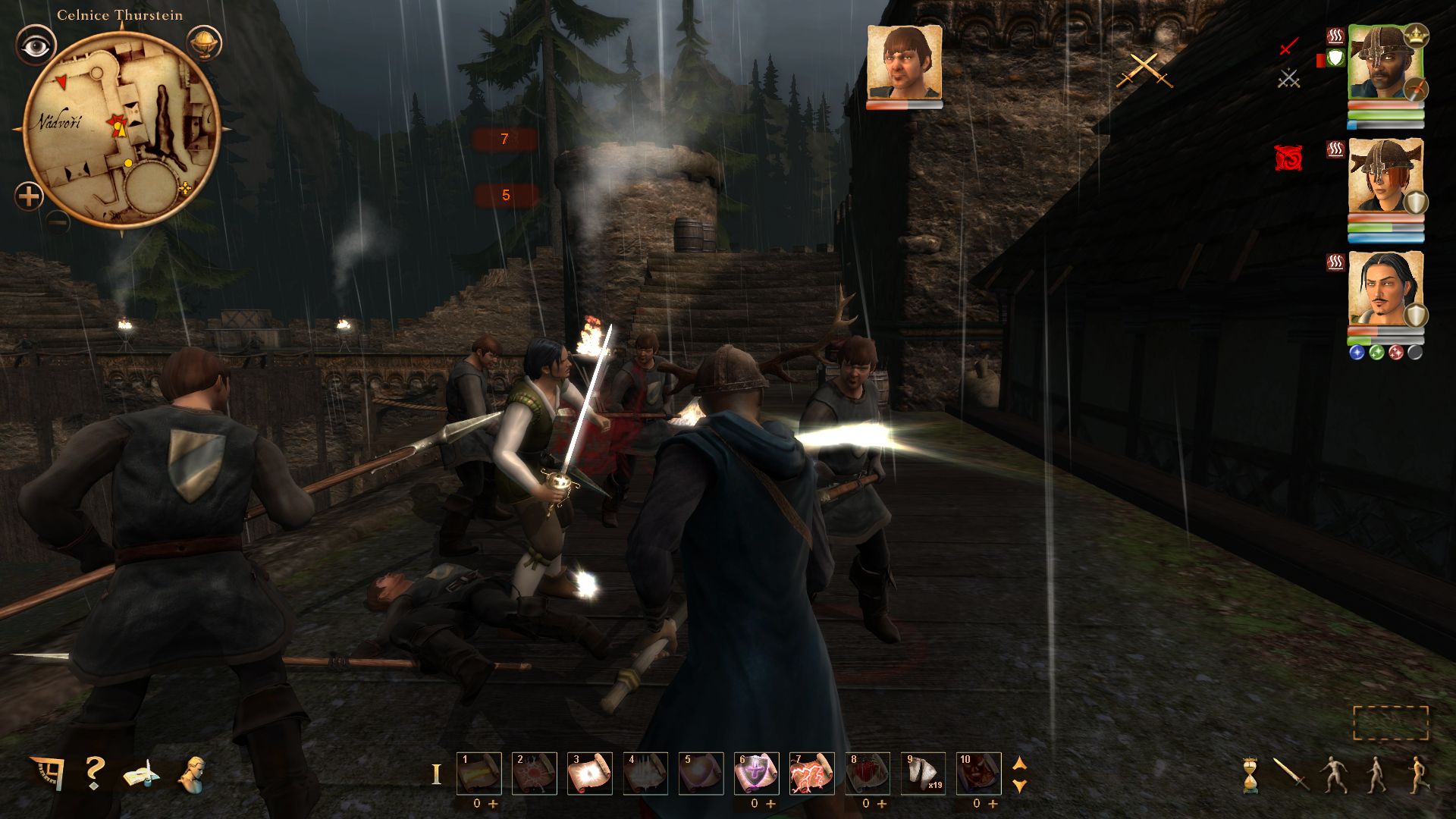Select the targeted enemy portrait
Image resolution: width=1456 pixels, height=819 pixels.
click(x=904, y=64)
